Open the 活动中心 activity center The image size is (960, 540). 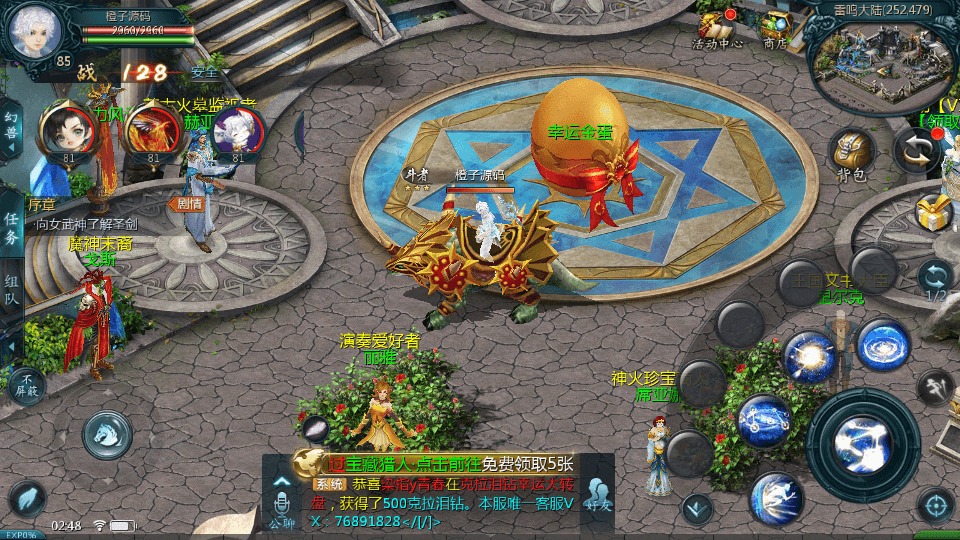click(x=716, y=28)
